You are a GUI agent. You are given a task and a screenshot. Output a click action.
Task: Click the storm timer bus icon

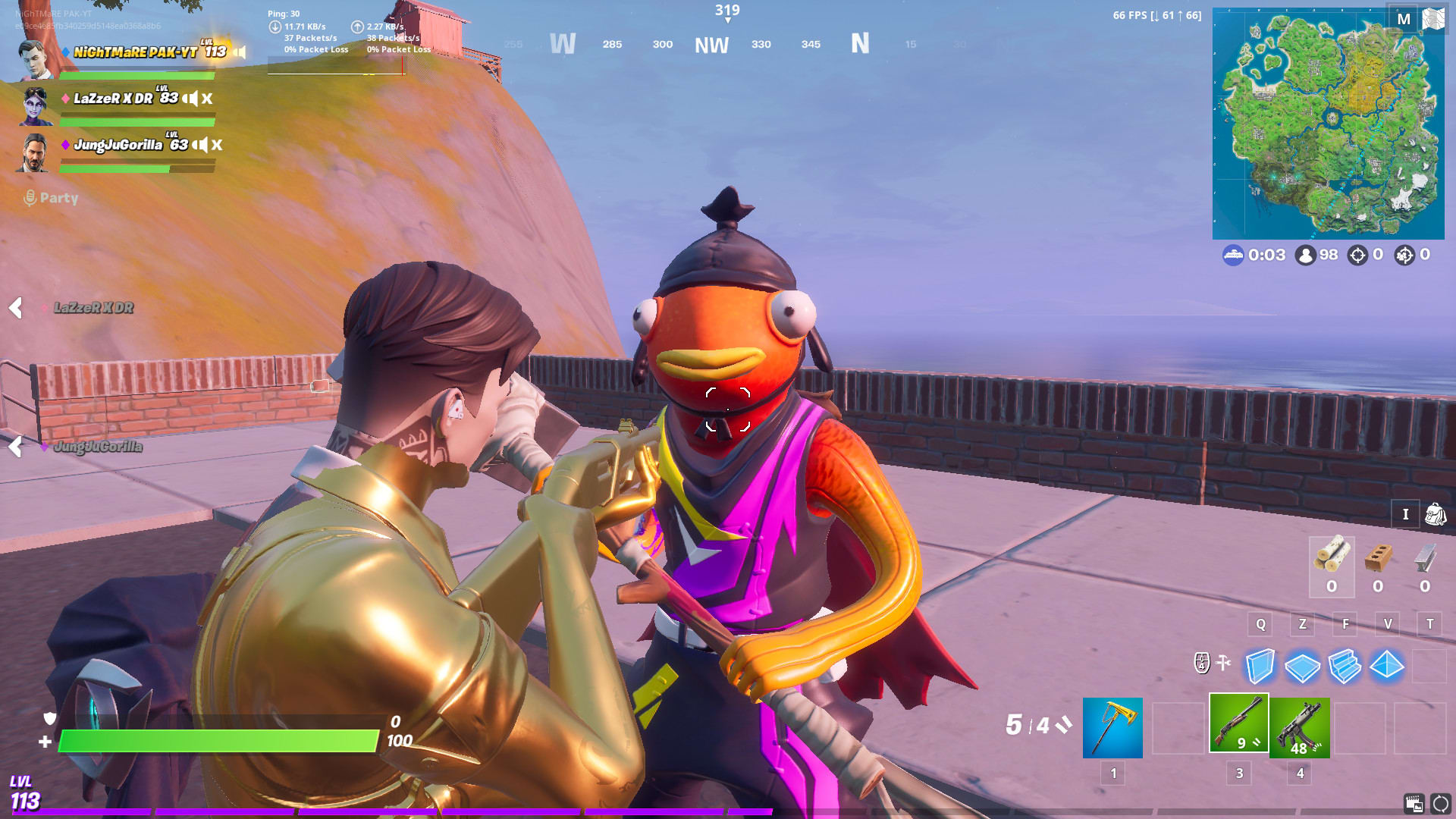coord(1235,255)
